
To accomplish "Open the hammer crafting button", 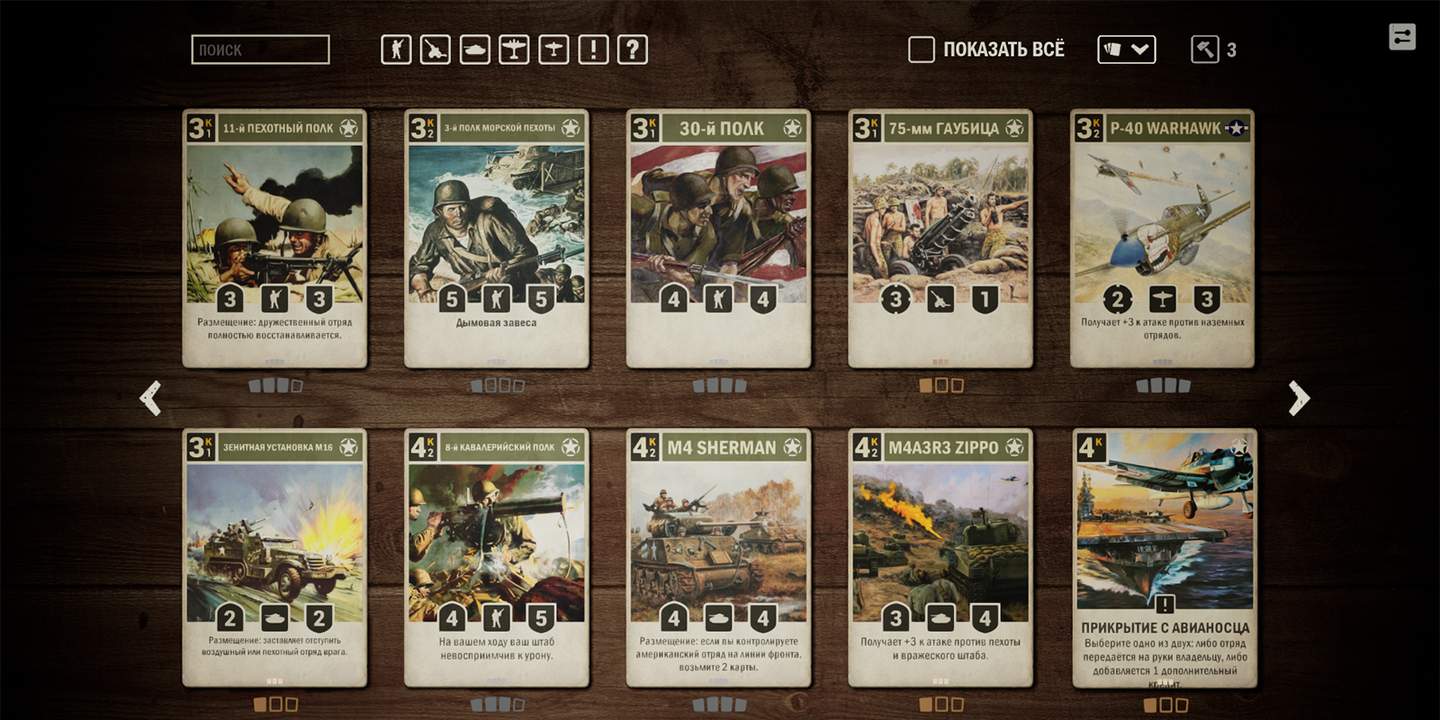I will coord(1204,49).
